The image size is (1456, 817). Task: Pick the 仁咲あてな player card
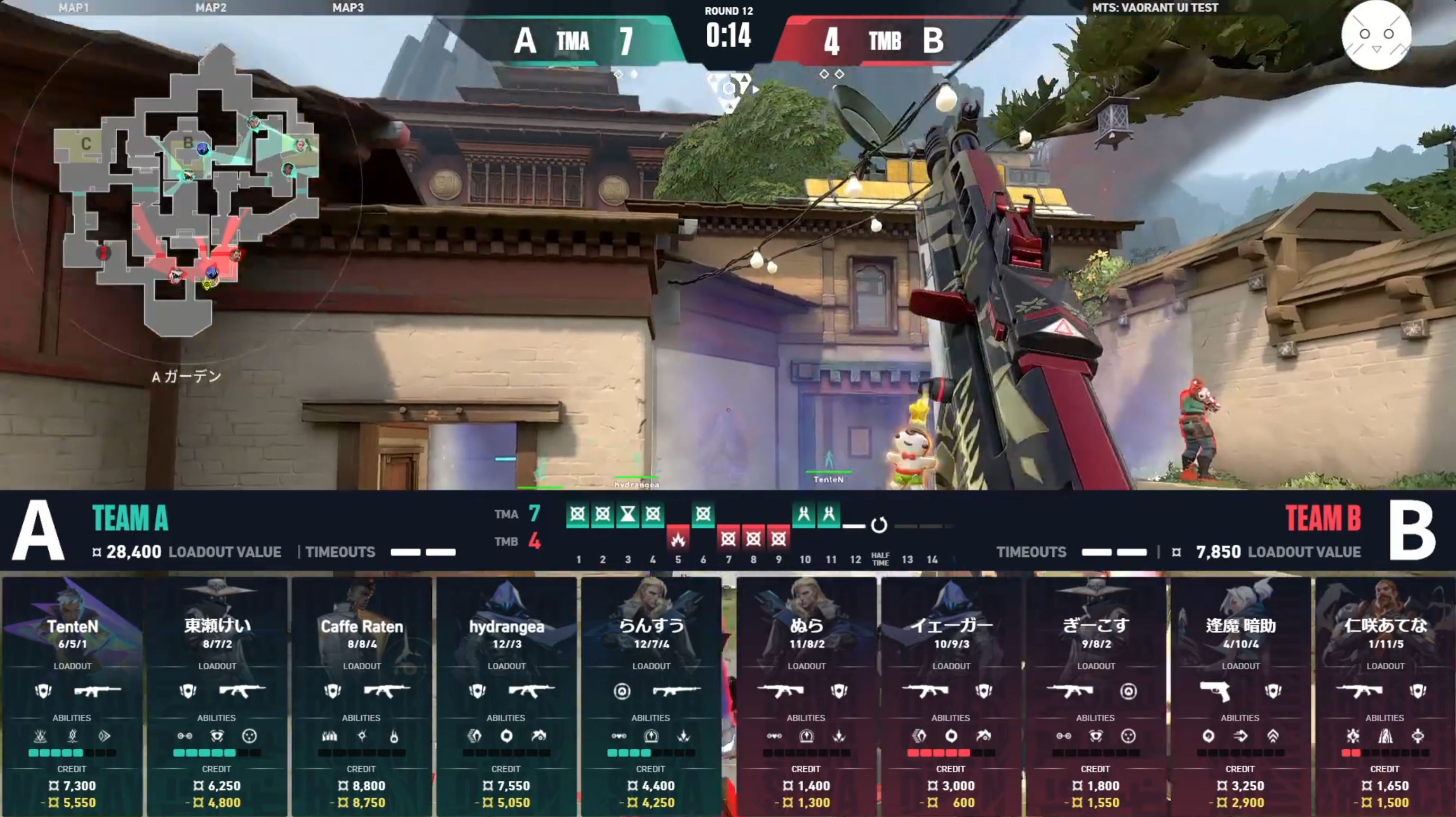point(1386,696)
